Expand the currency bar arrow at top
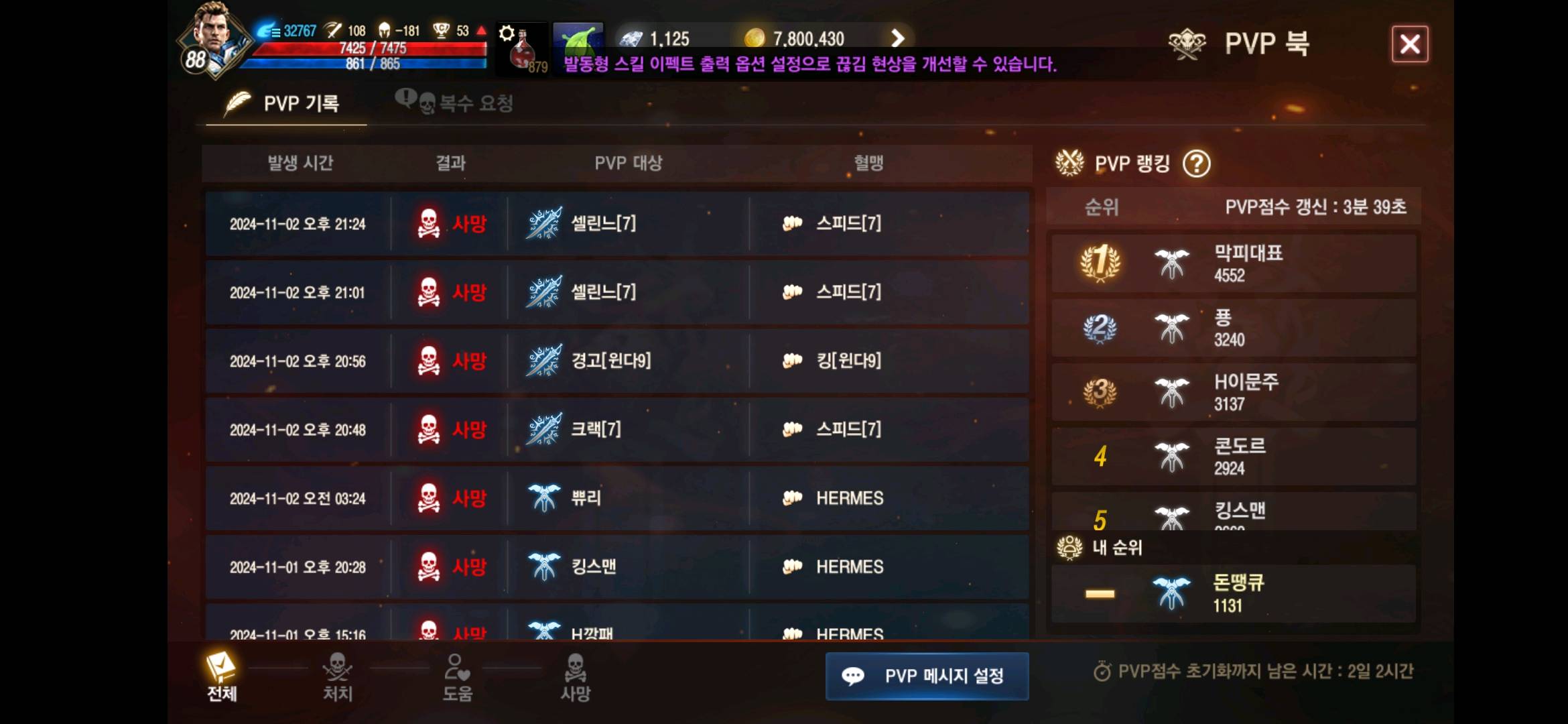This screenshot has height=724, width=1568. coord(898,38)
